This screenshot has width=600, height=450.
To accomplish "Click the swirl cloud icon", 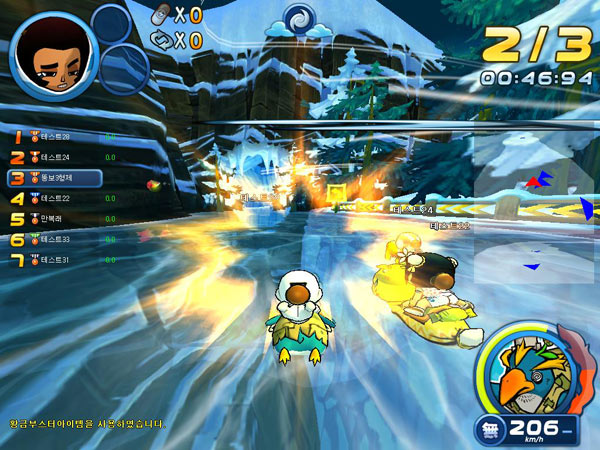I will pyautogui.click(x=298, y=20).
